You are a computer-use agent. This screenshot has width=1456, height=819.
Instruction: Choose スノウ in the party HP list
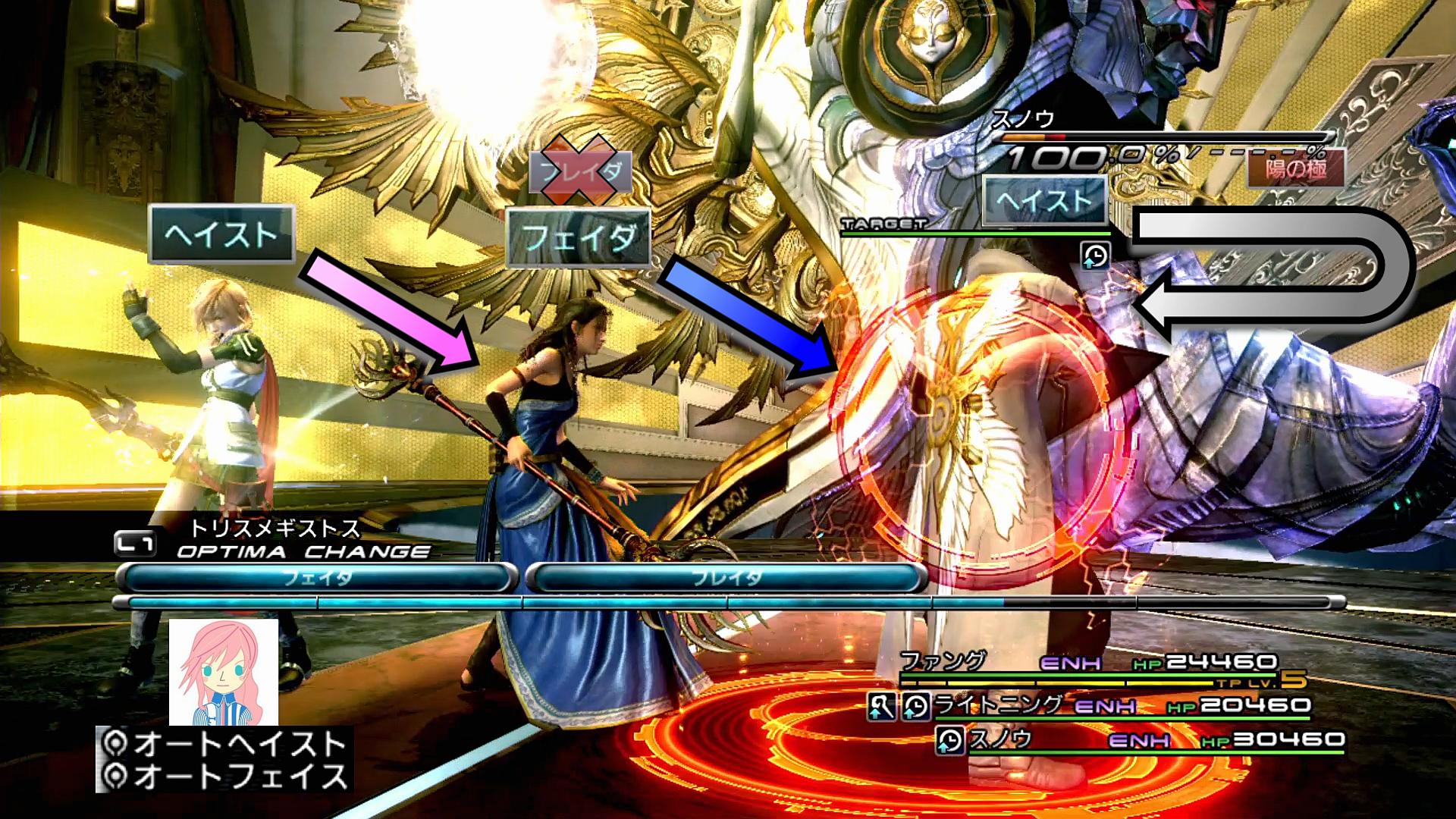tap(1001, 739)
